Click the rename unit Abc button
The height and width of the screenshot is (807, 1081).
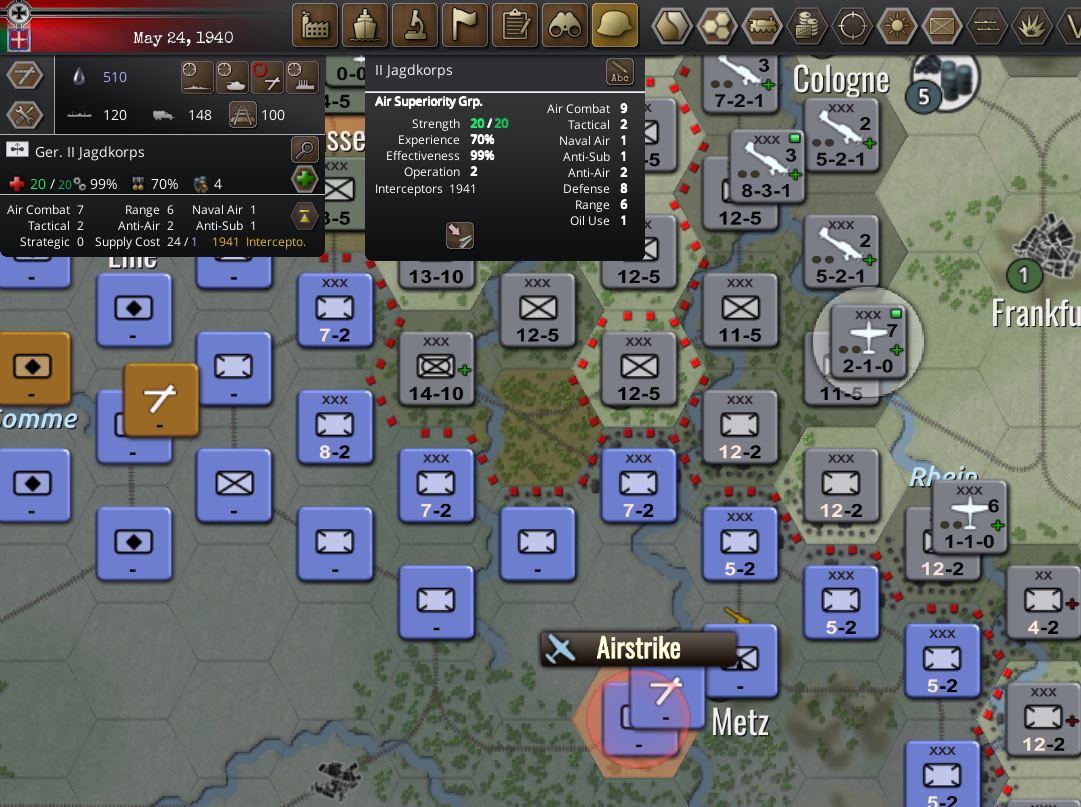620,73
